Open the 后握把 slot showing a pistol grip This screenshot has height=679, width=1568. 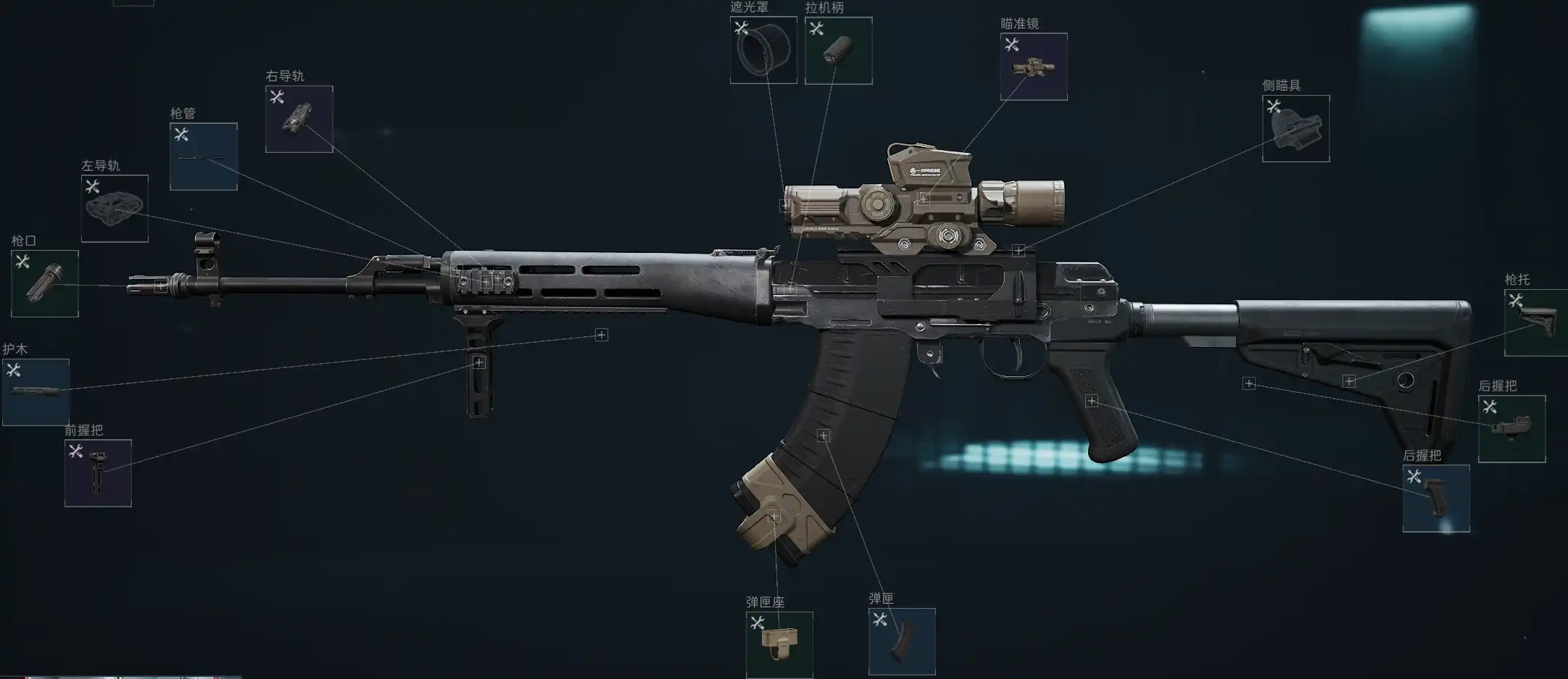tap(1436, 499)
